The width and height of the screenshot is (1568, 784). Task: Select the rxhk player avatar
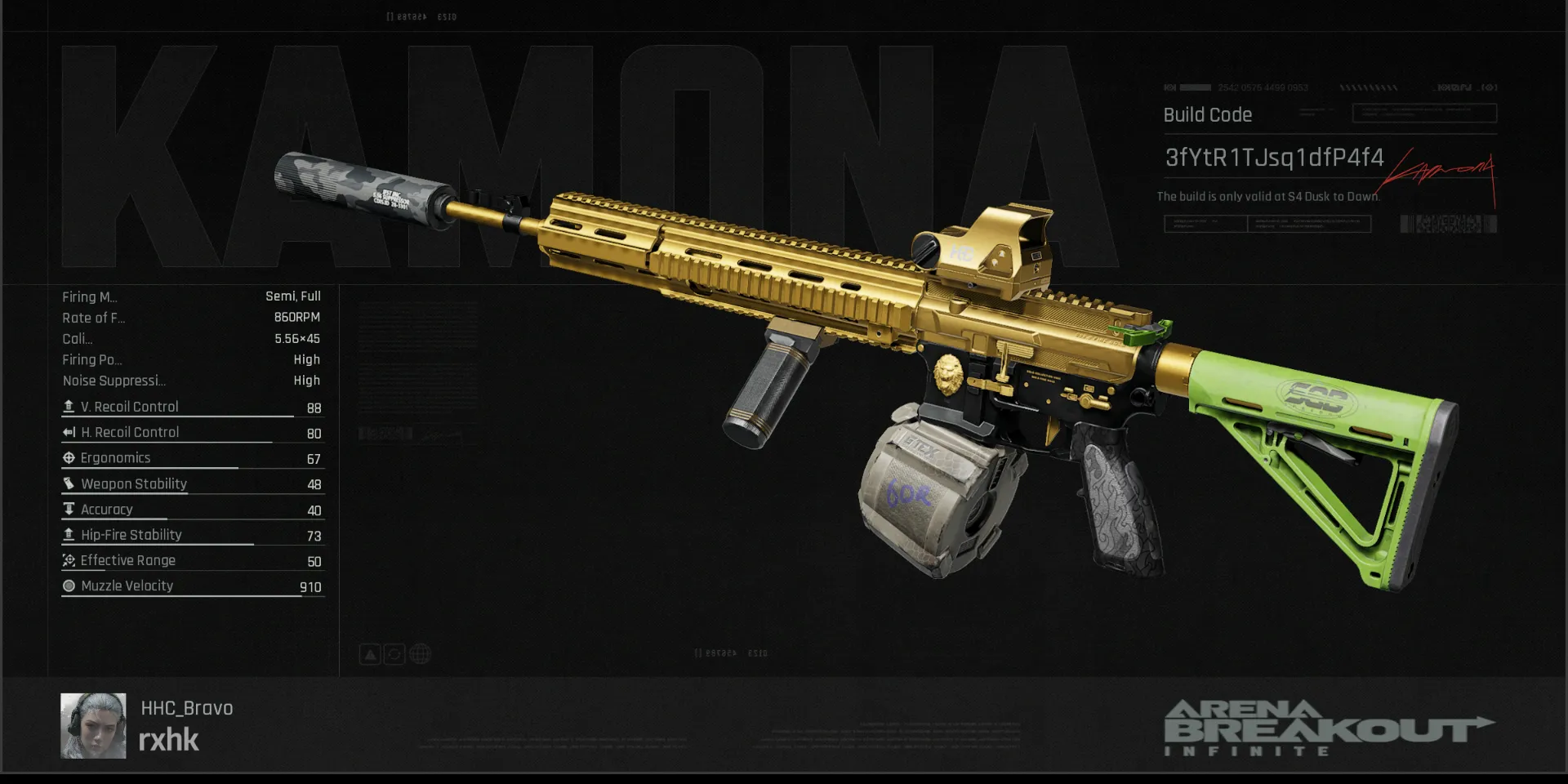click(93, 726)
